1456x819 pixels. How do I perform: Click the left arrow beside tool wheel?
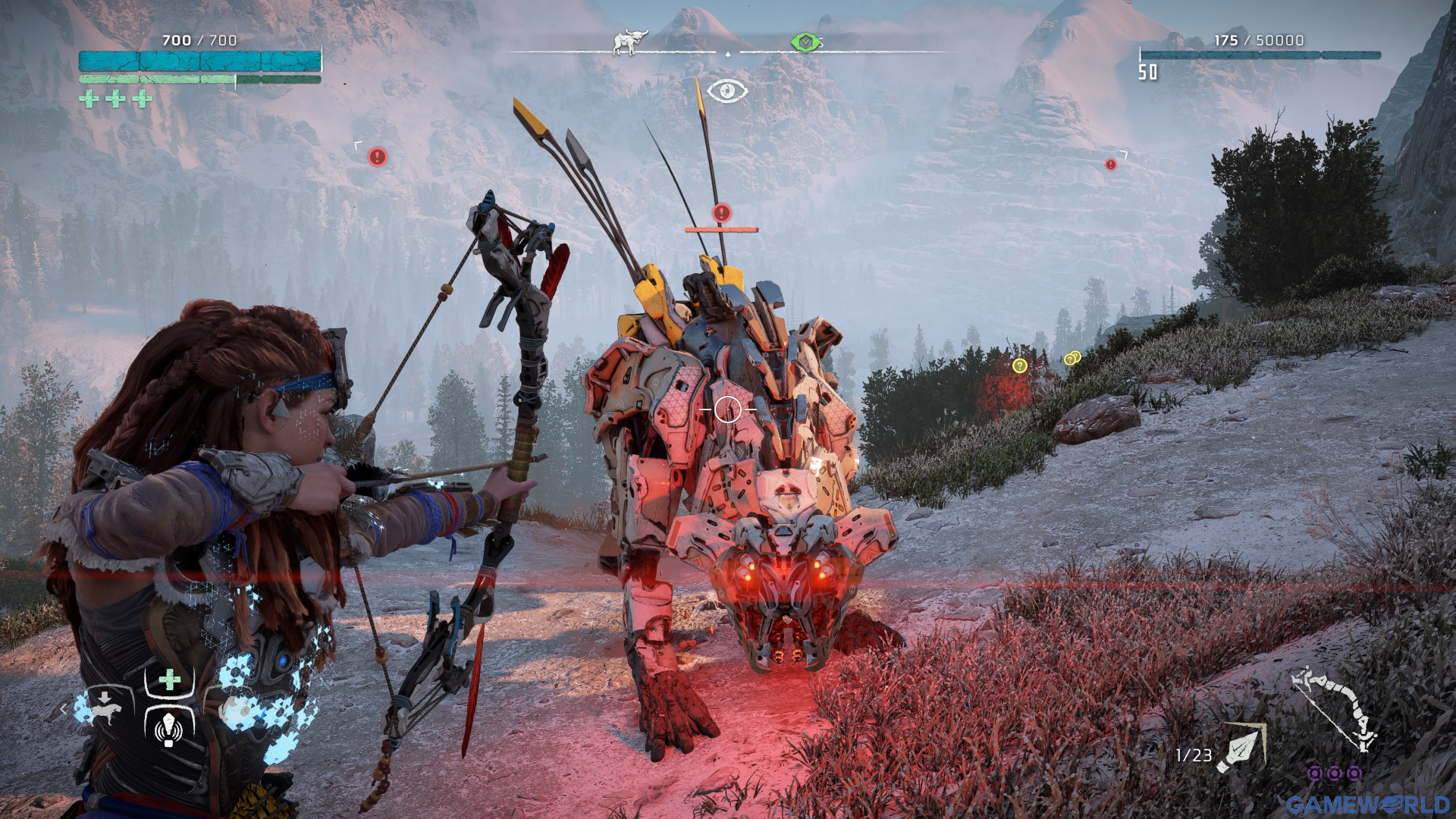click(64, 710)
